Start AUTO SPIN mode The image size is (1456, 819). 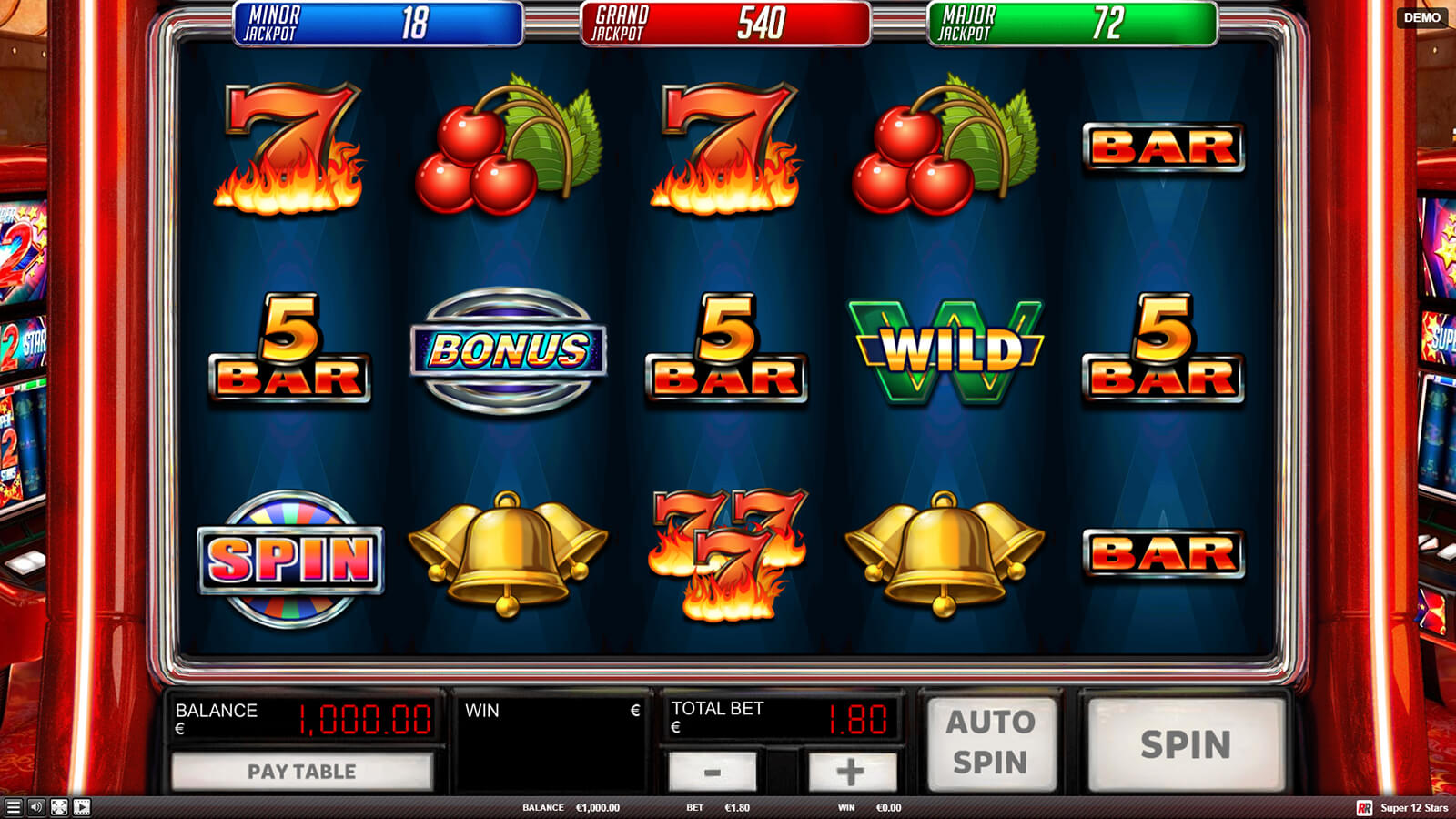[x=991, y=742]
